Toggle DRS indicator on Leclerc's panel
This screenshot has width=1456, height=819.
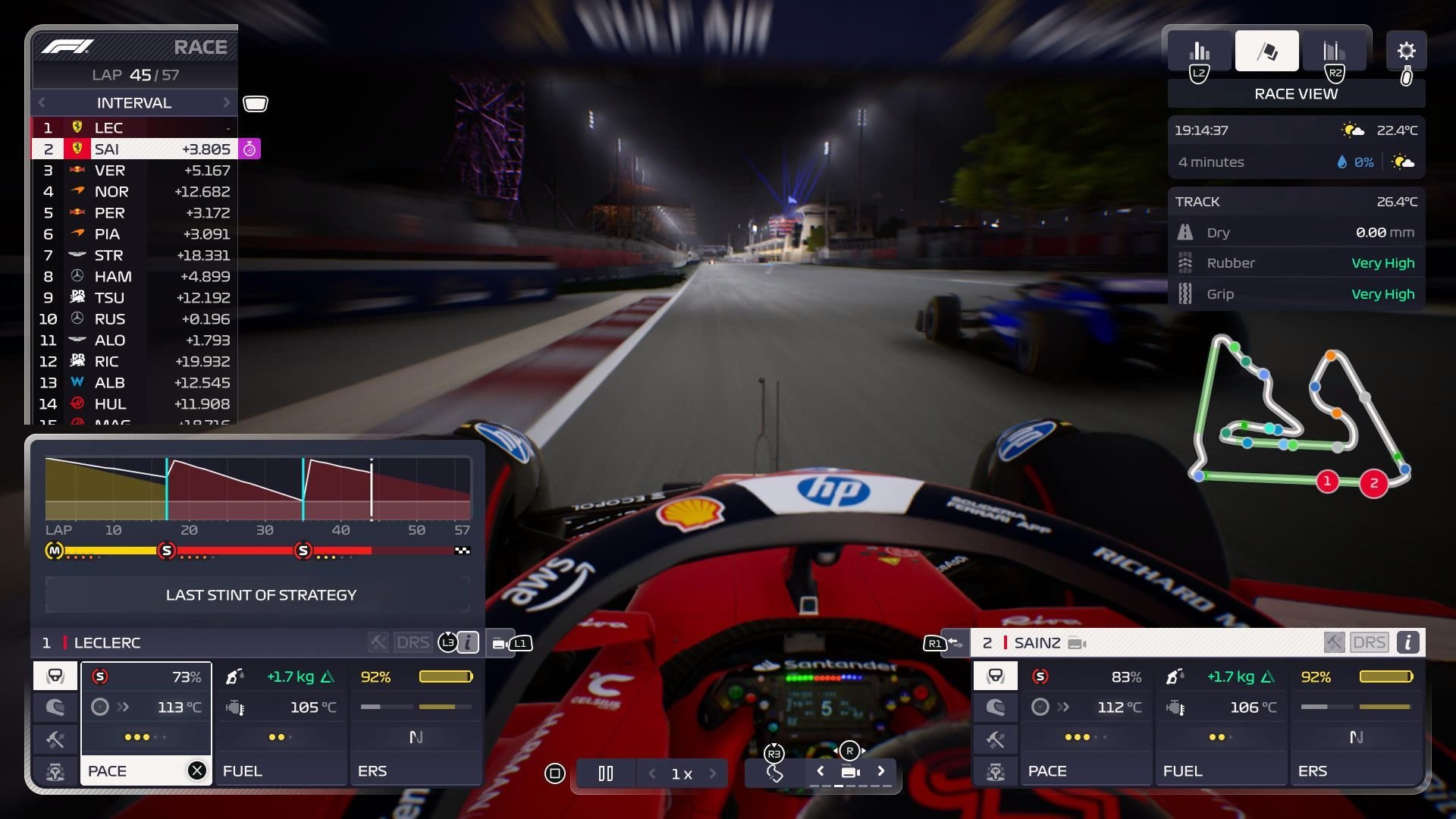coord(412,642)
